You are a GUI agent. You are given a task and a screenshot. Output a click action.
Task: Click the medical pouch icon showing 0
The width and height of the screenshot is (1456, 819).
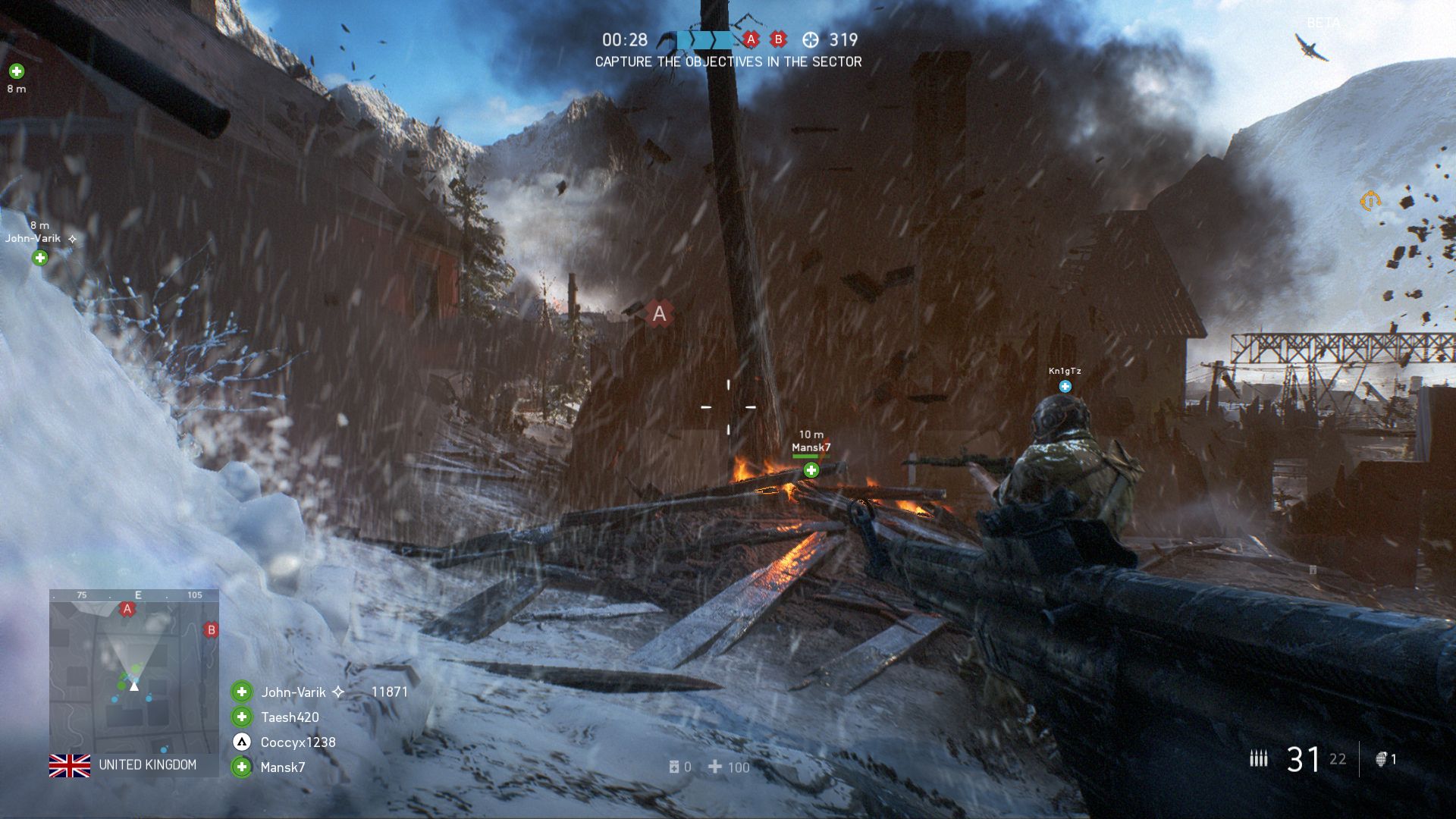[x=675, y=767]
